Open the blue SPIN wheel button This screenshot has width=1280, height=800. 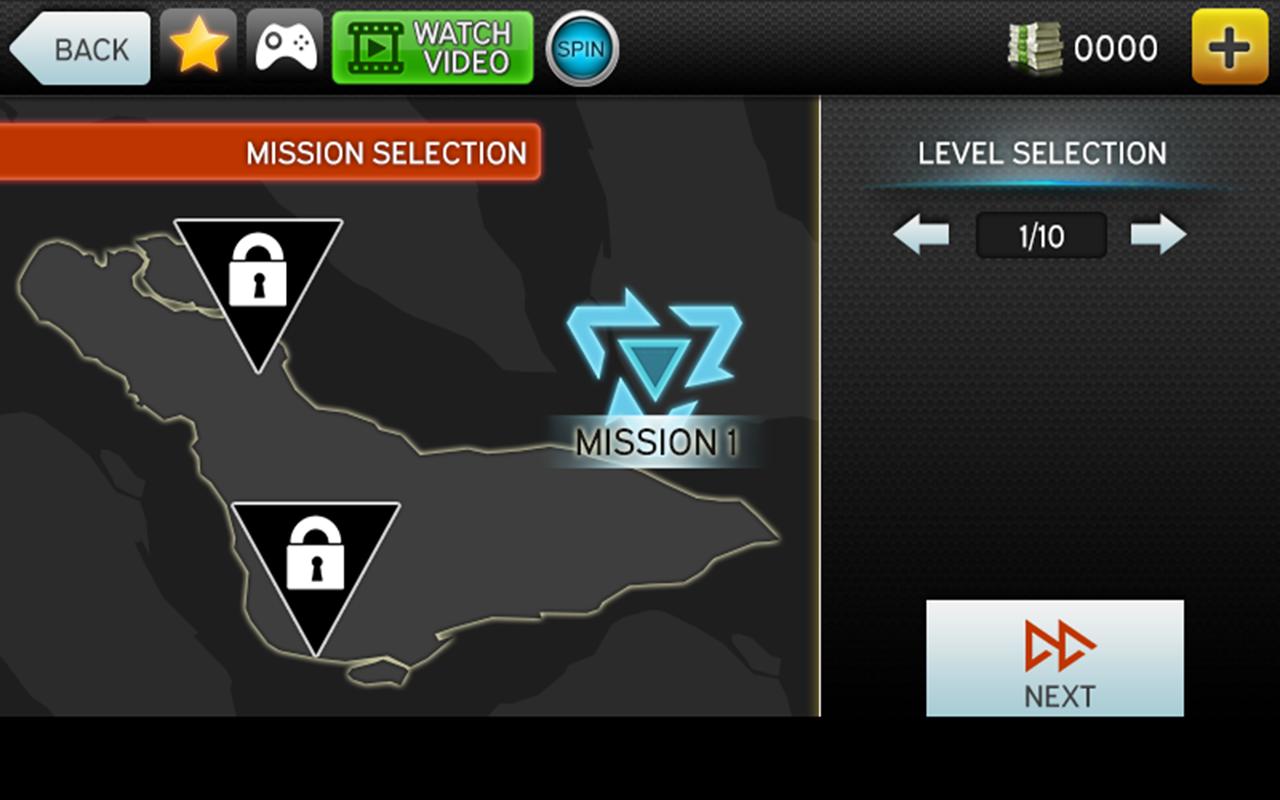coord(582,48)
